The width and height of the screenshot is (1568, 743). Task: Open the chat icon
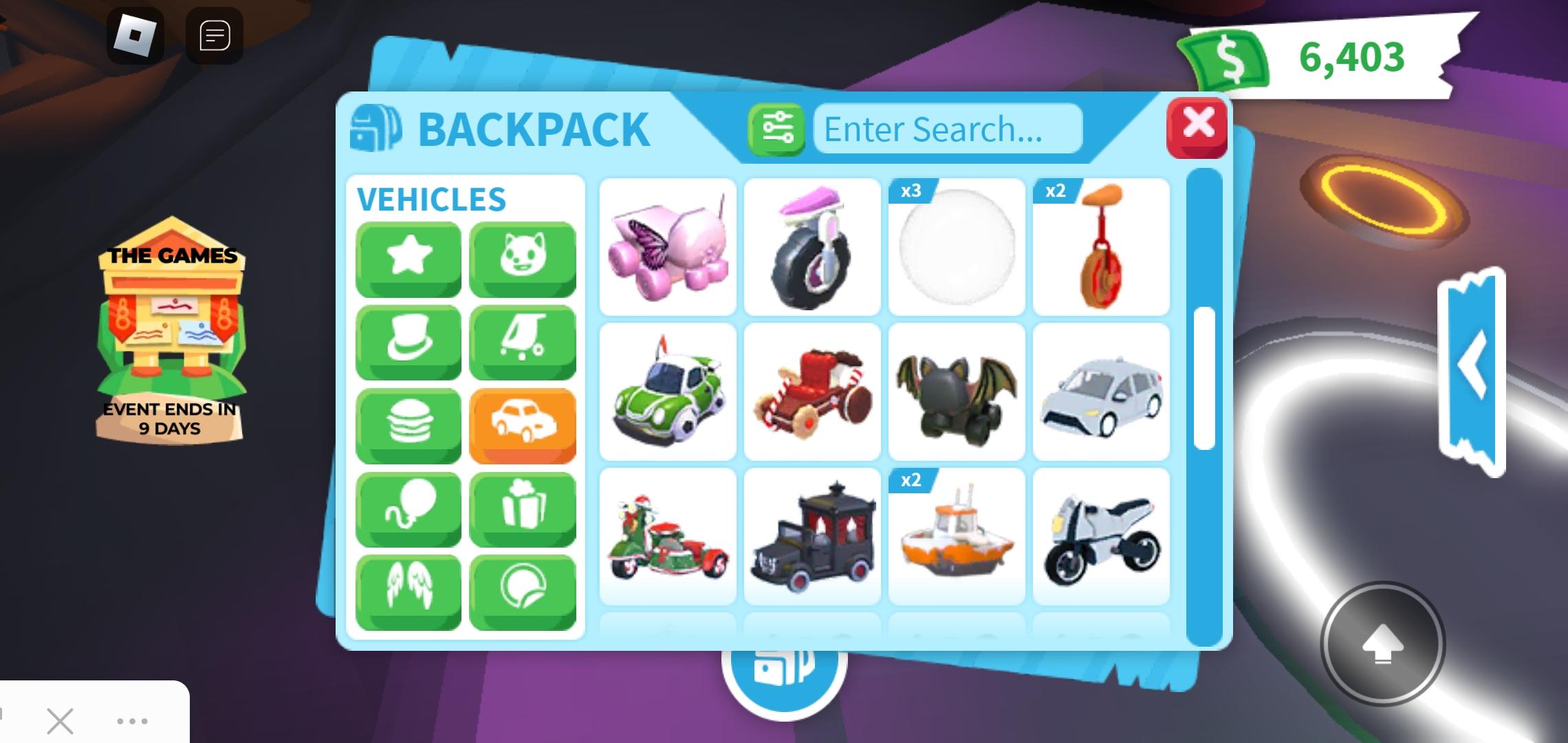(x=215, y=36)
